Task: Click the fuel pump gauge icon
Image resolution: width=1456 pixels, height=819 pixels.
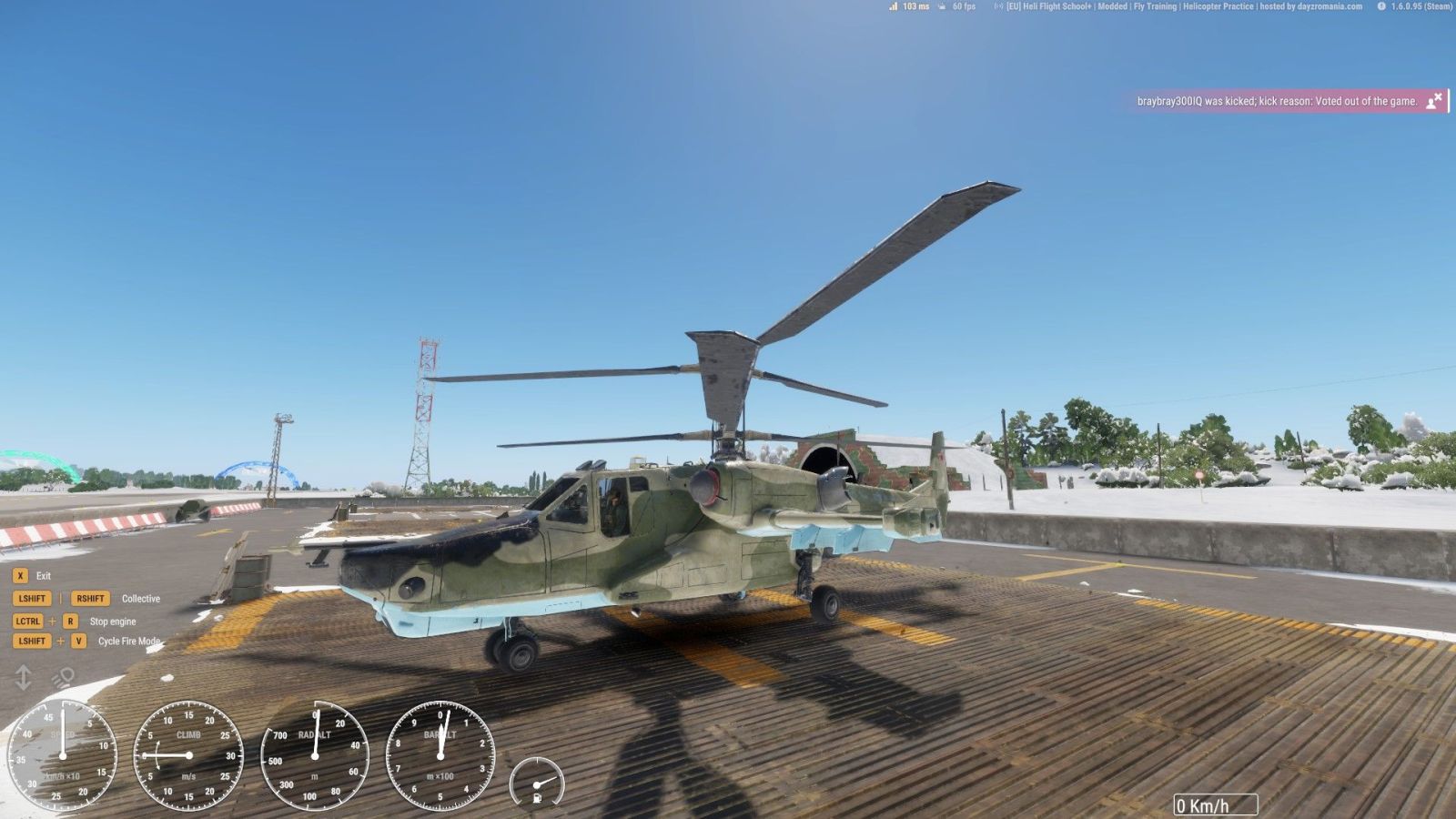Action: point(537,798)
